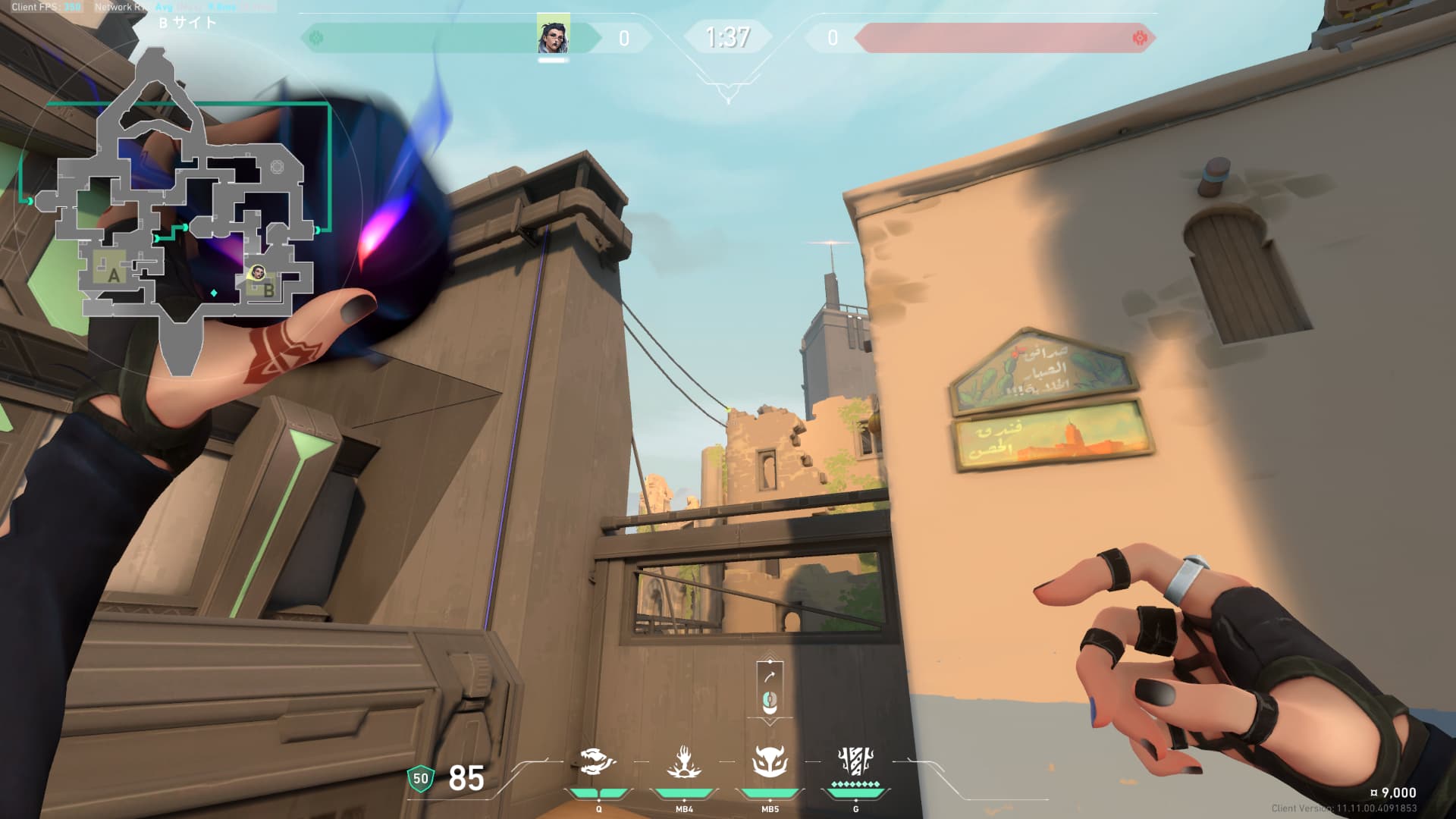This screenshot has width=1456, height=819.
Task: Click the shield armor icon
Action: [x=420, y=779]
